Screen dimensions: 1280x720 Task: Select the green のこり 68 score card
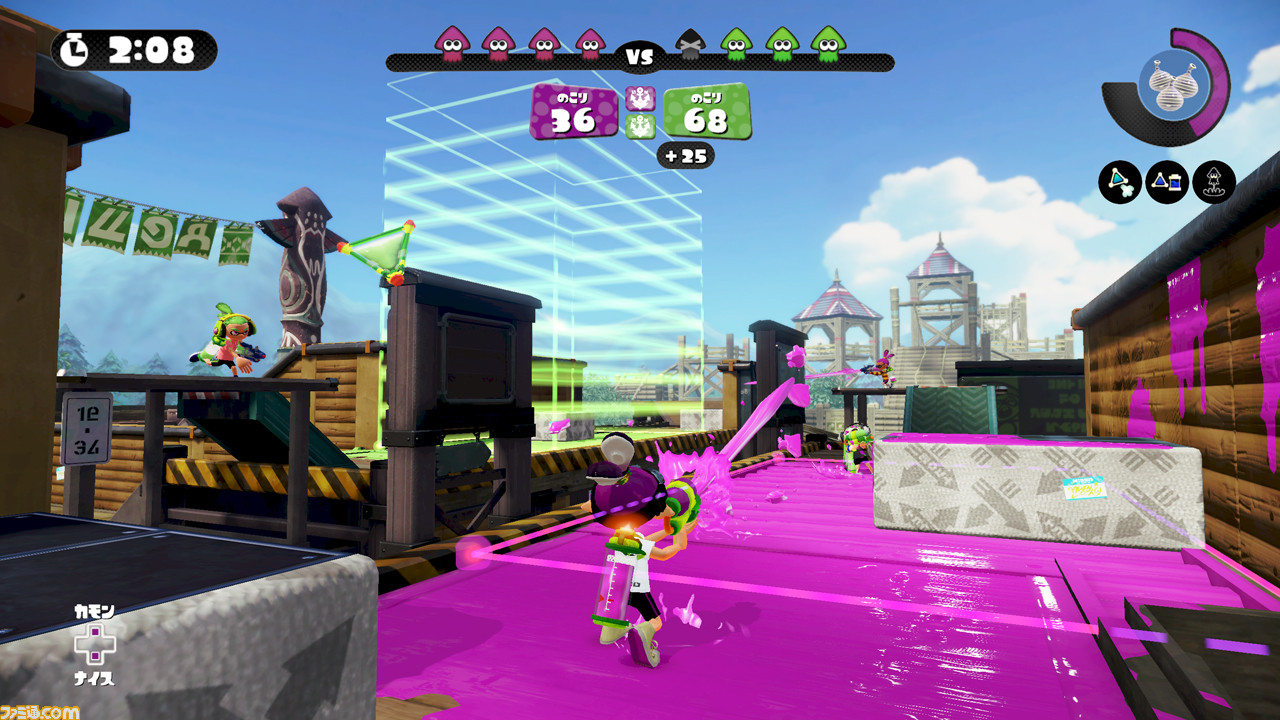pos(706,115)
